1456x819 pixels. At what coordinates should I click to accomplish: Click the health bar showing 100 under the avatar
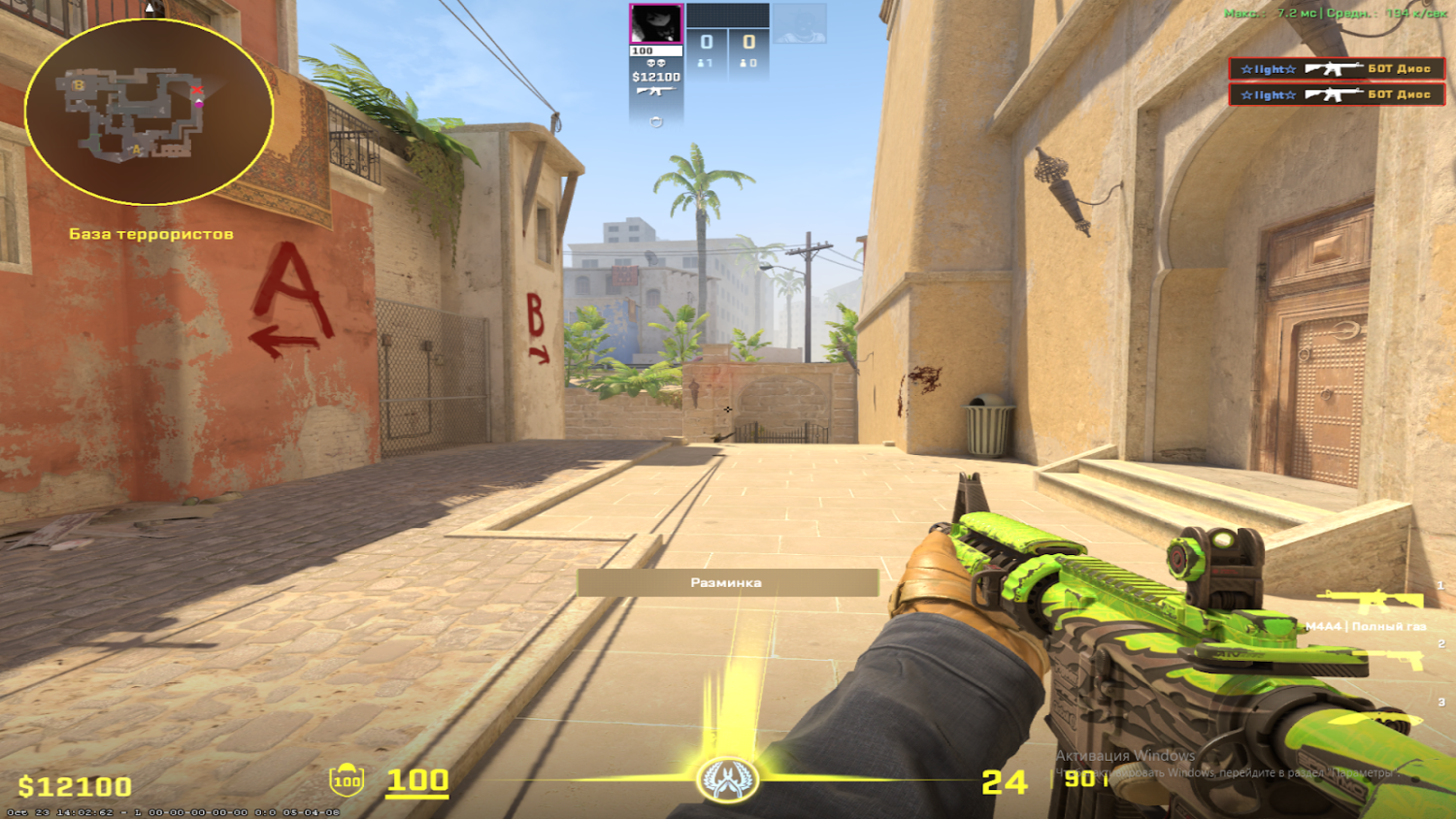pos(655,50)
